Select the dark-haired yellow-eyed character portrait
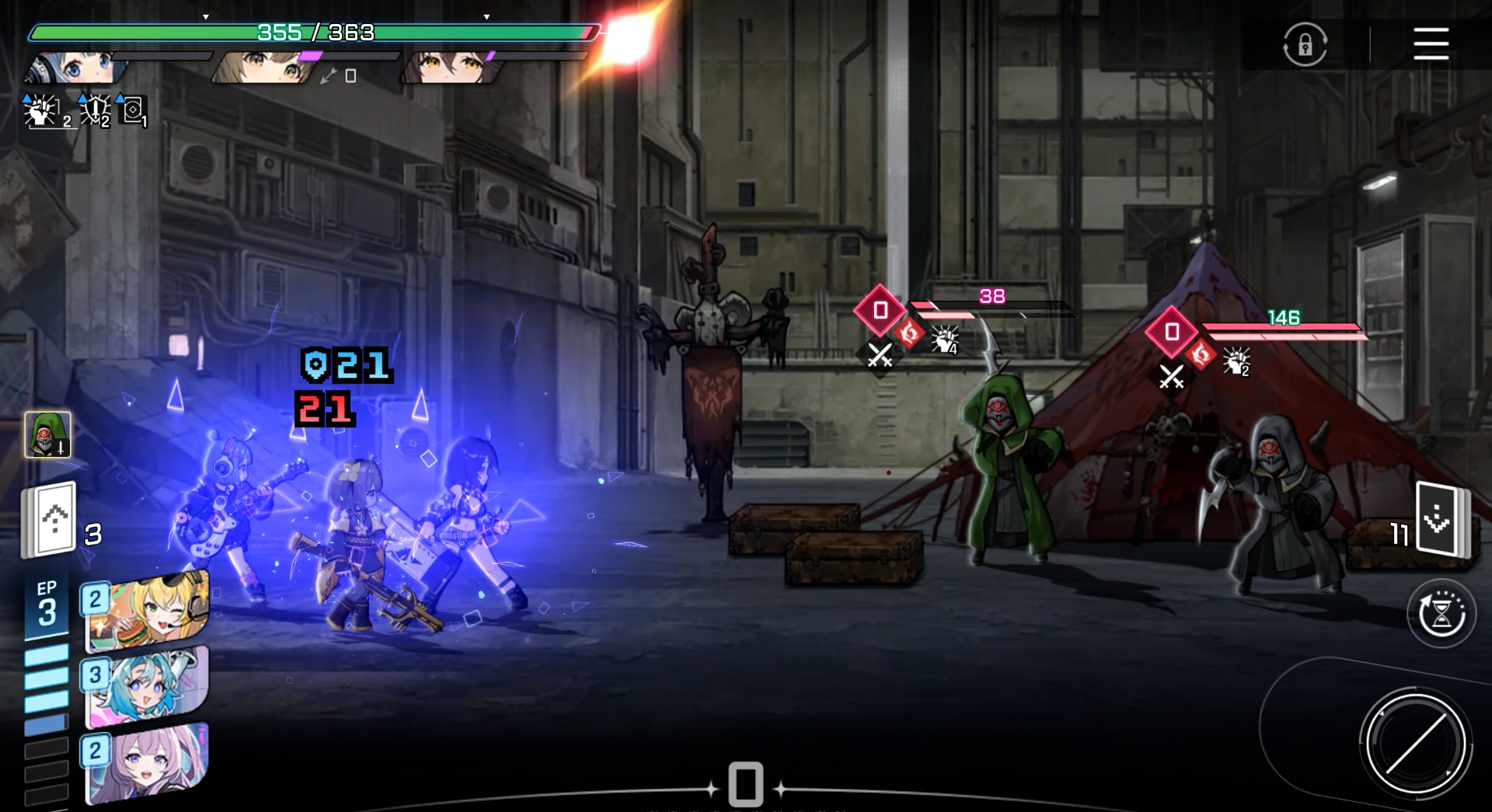 click(x=449, y=68)
